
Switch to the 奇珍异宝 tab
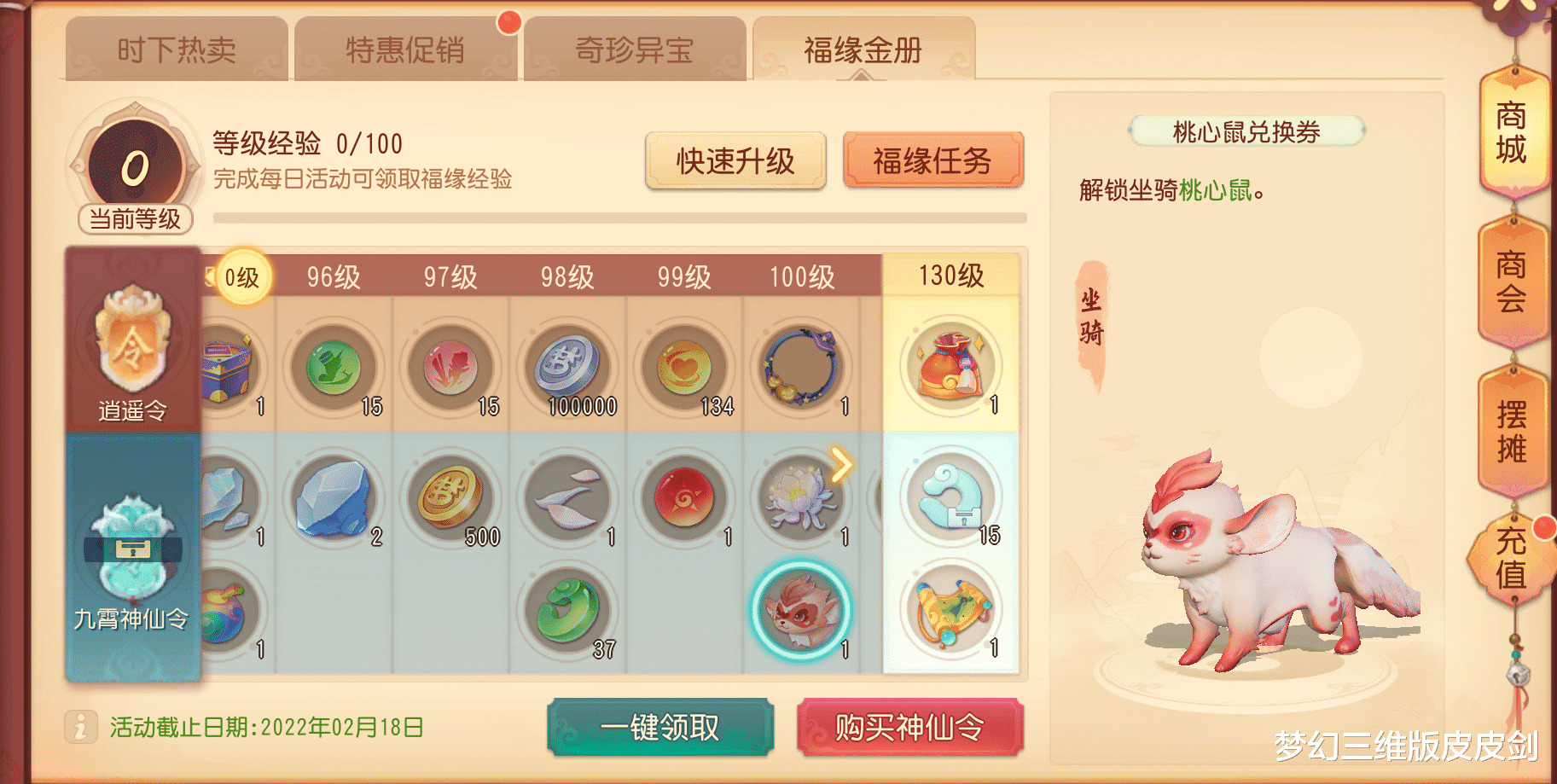click(633, 49)
